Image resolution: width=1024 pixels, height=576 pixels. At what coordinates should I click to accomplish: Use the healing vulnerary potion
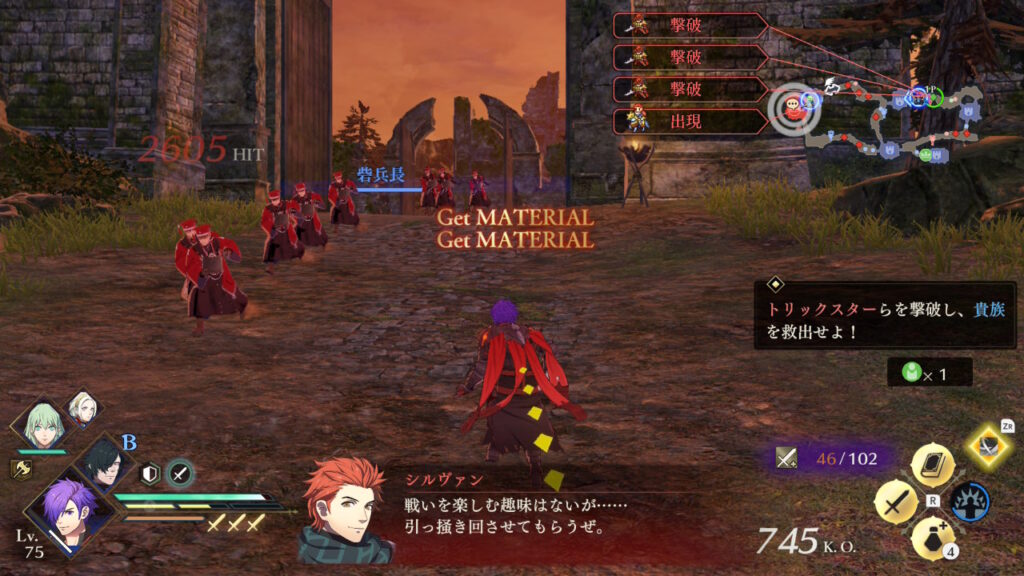(931, 537)
